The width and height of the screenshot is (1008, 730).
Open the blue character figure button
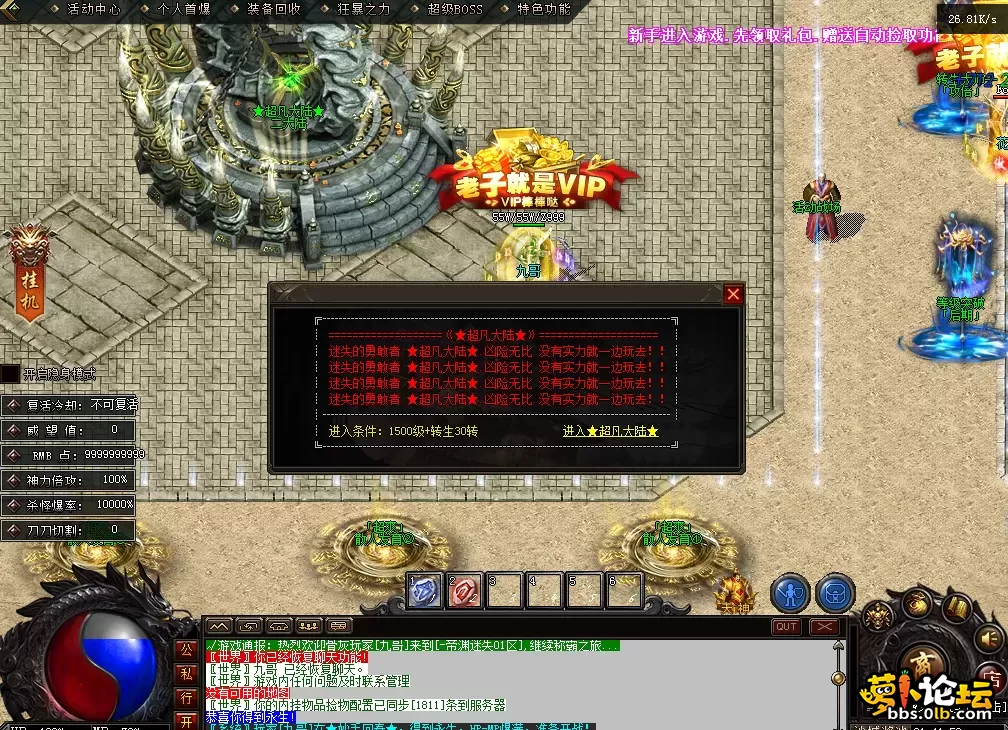tap(790, 593)
